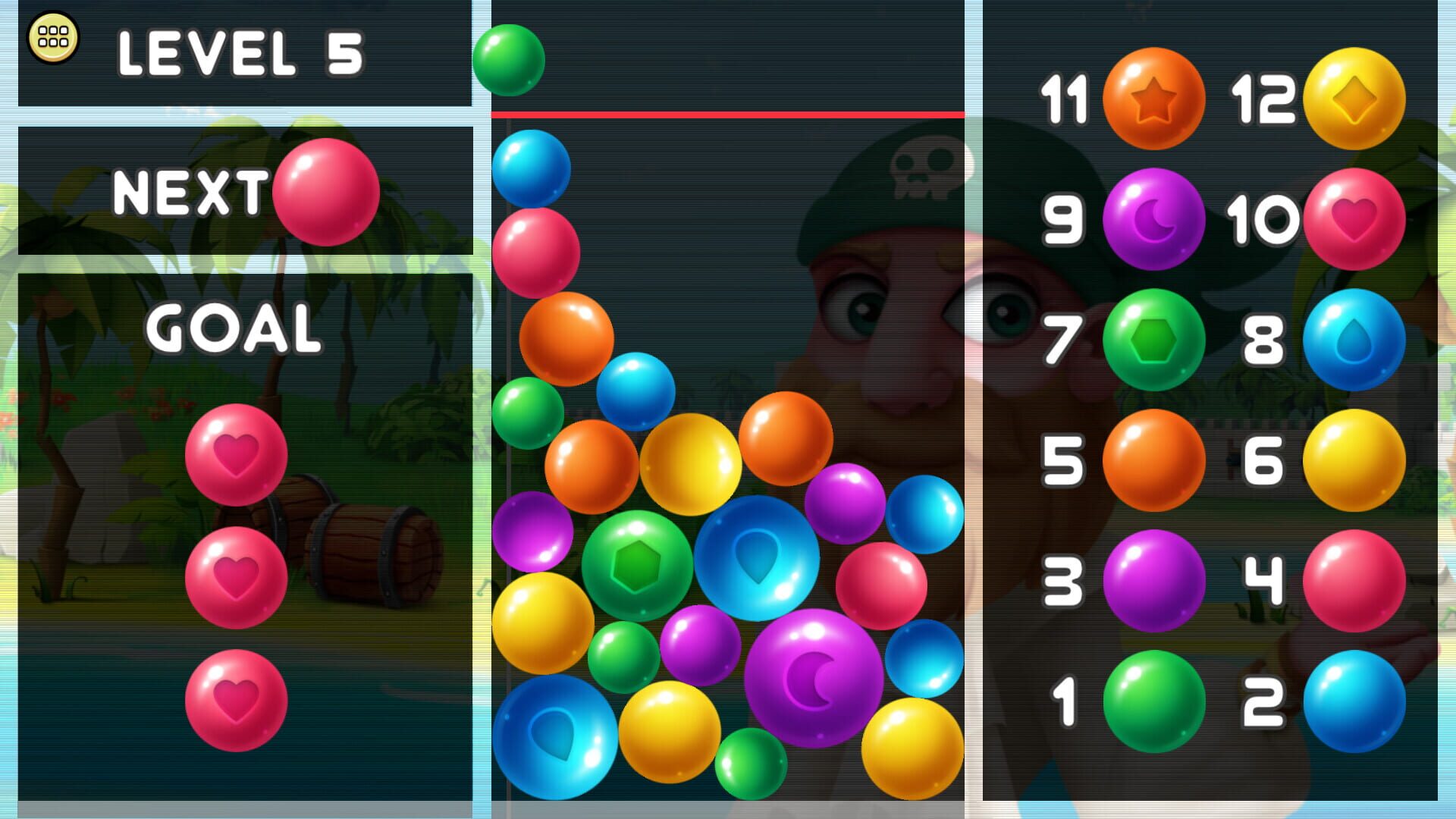Screen dimensions: 1456x819
Task: Click the green bubble dropping above the red line
Action: [x=510, y=59]
